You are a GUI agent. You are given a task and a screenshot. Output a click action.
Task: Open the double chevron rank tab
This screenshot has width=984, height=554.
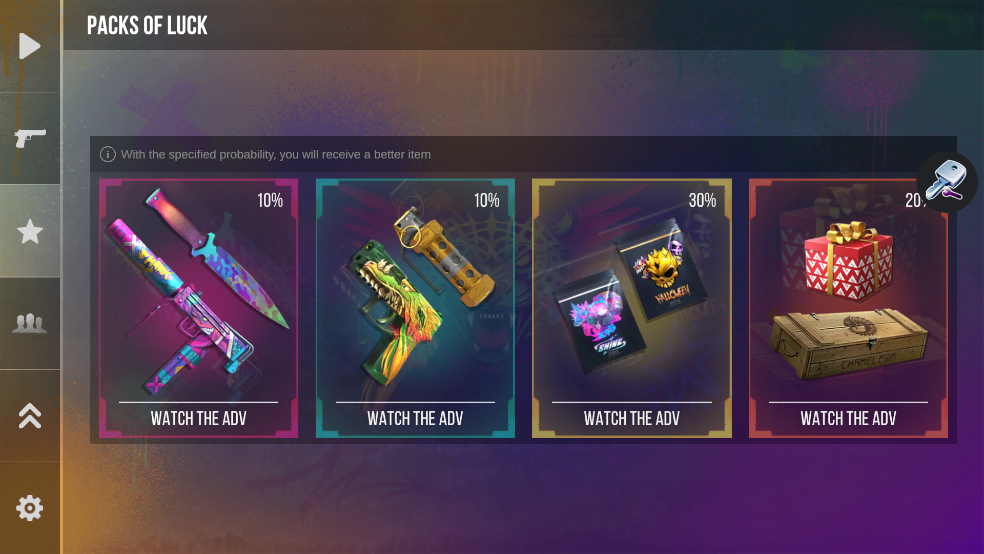click(x=30, y=416)
